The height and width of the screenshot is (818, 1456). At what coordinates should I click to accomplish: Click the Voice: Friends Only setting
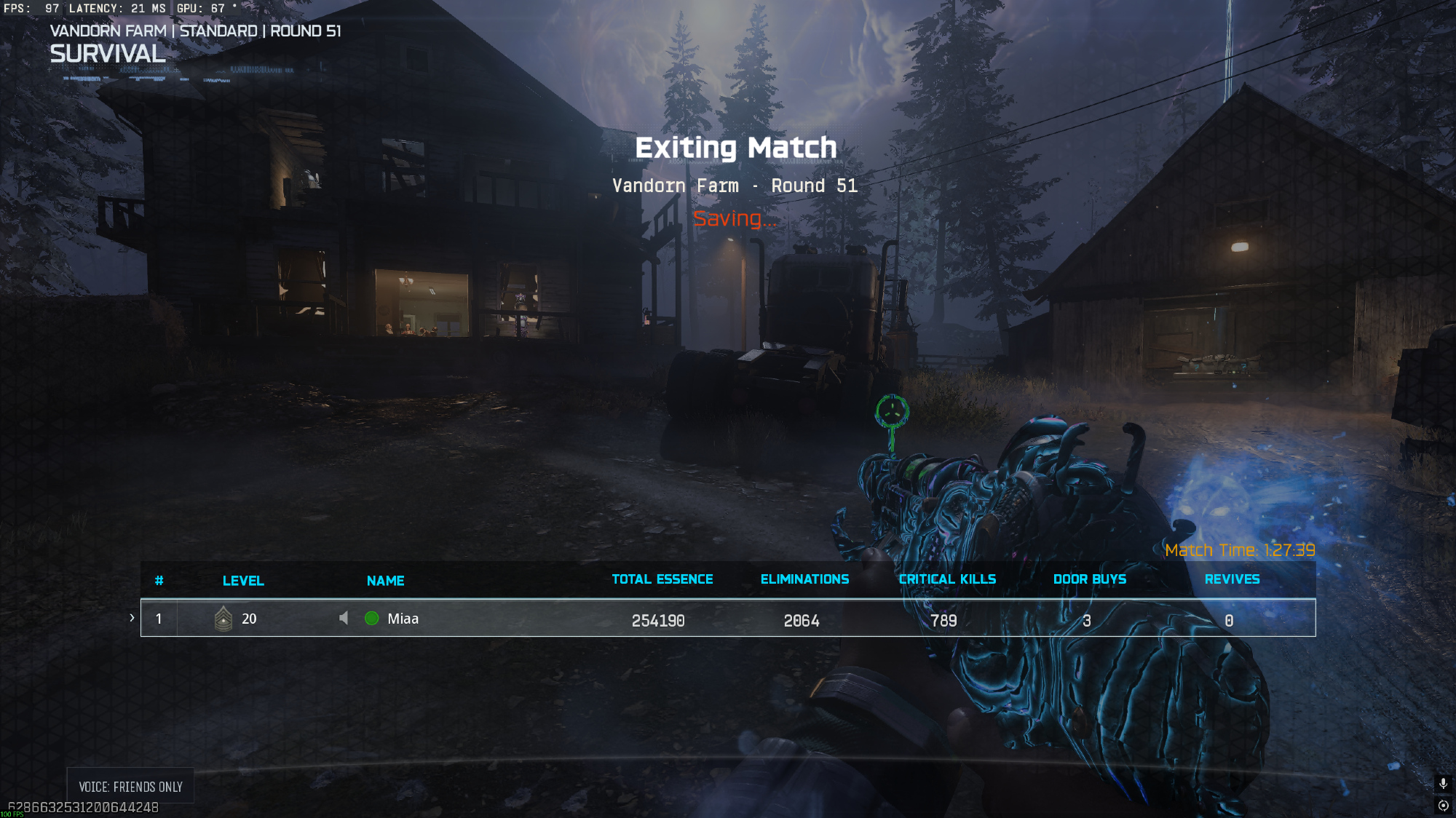130,787
